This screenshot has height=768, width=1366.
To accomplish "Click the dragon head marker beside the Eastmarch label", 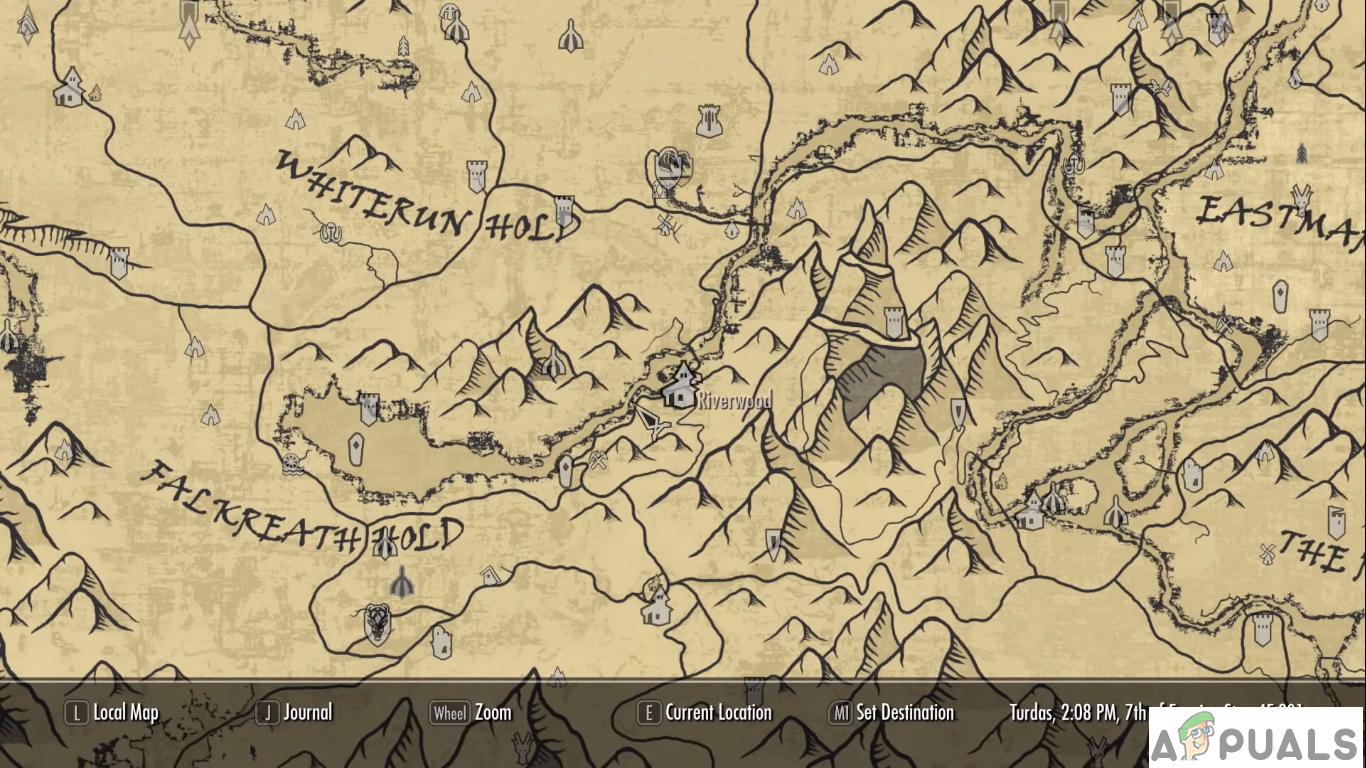I will point(1301,195).
